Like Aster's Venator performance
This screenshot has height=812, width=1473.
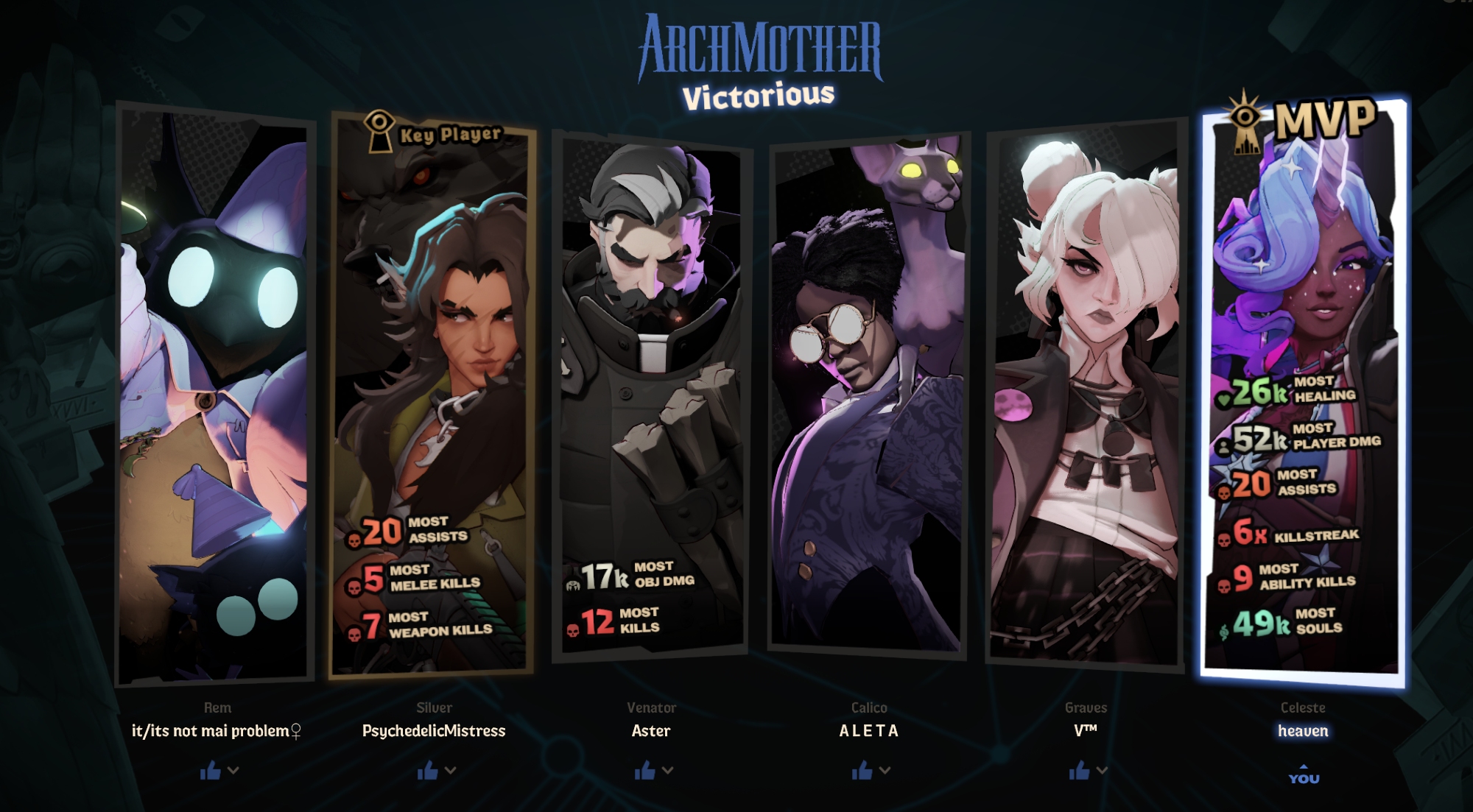point(644,771)
